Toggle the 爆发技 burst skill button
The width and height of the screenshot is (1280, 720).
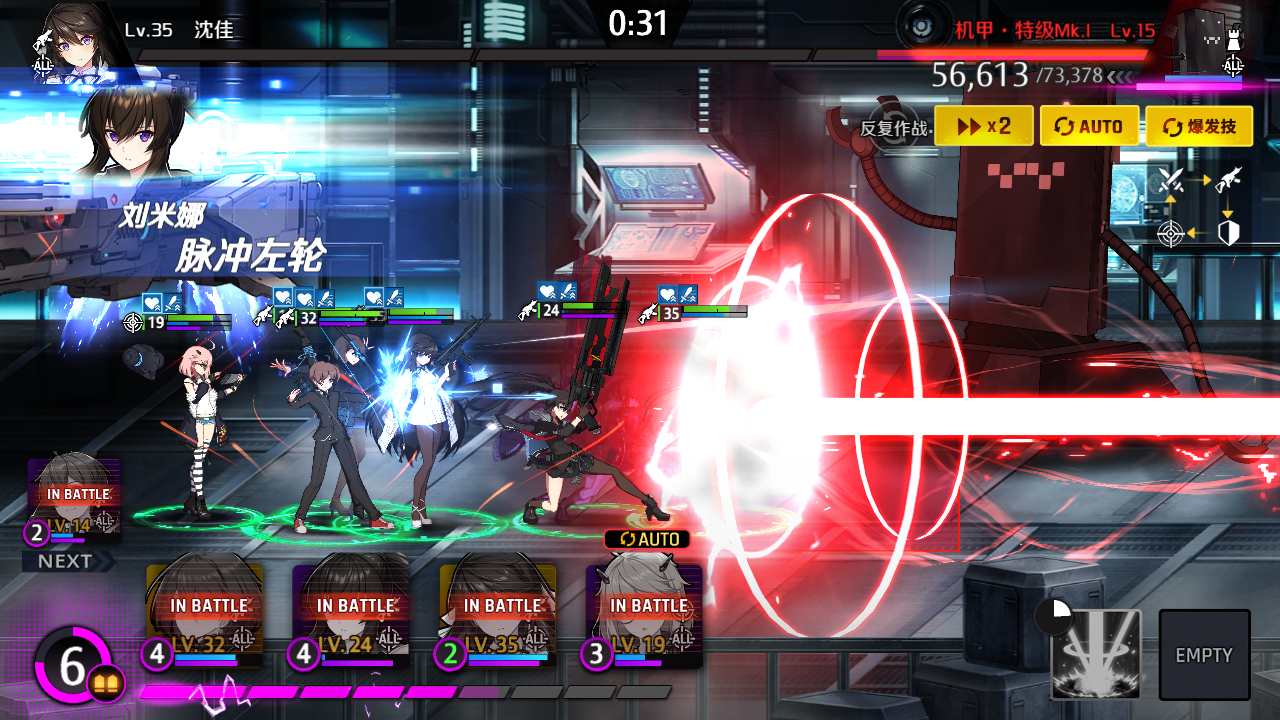point(1198,127)
